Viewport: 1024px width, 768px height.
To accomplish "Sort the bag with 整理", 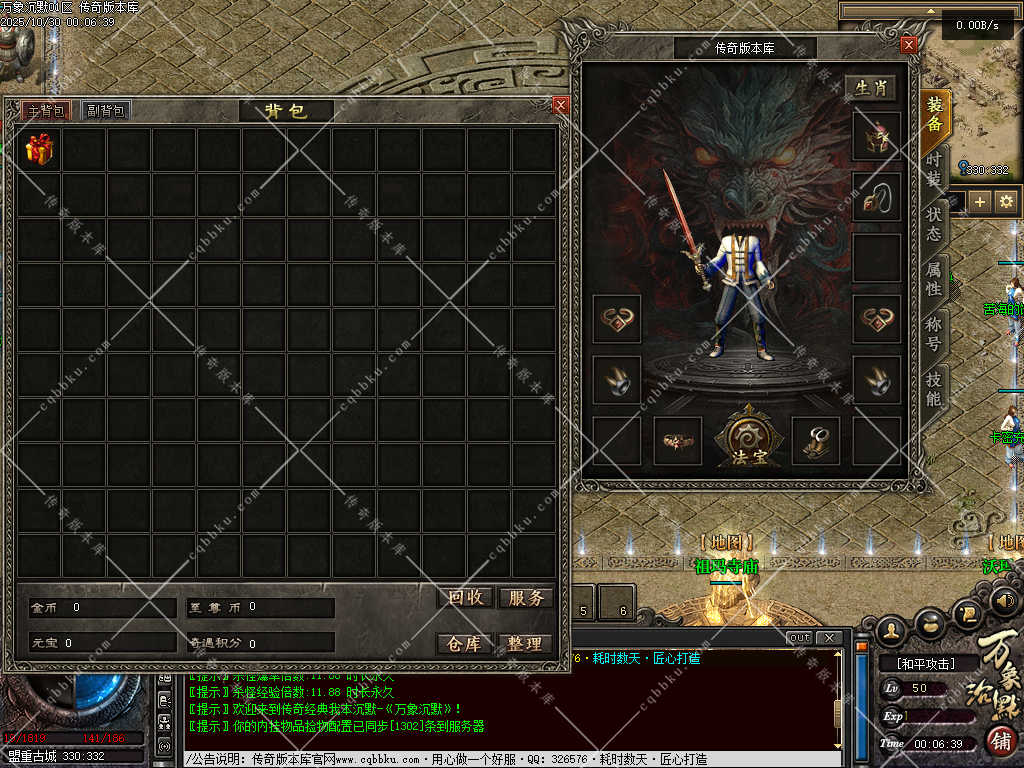I will [525, 644].
